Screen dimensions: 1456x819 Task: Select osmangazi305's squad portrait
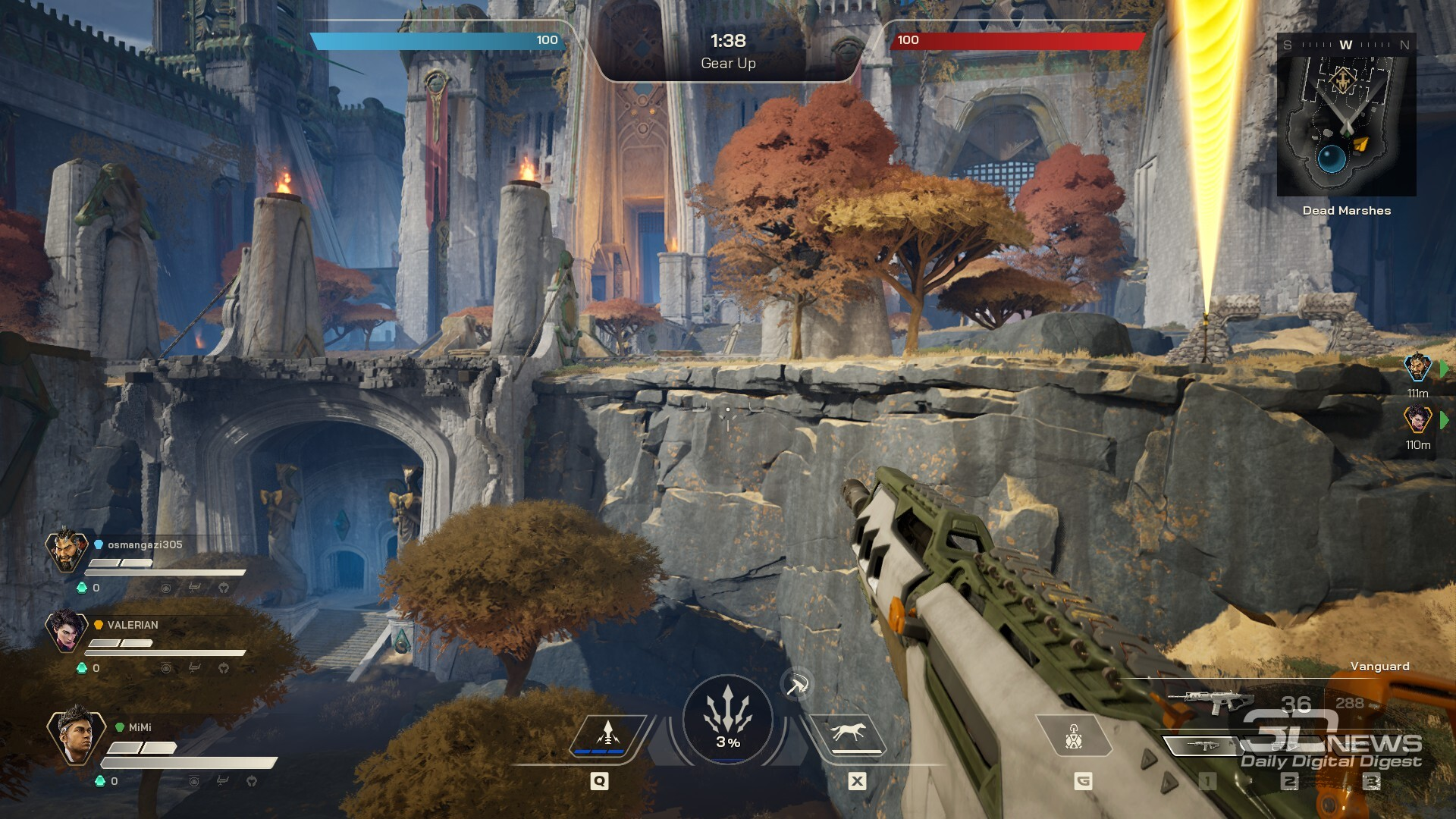(67, 550)
